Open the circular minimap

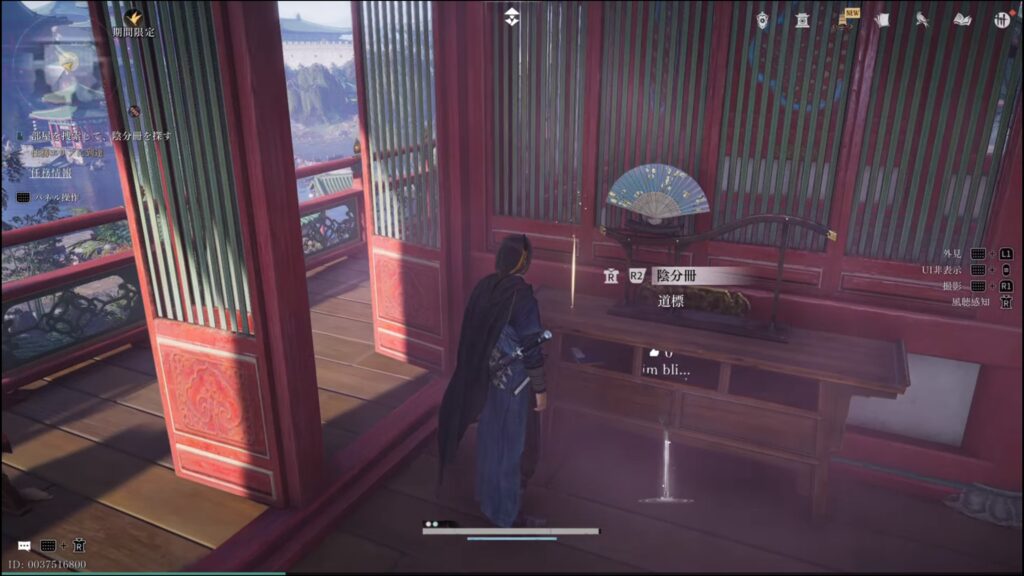pyautogui.click(x=62, y=60)
